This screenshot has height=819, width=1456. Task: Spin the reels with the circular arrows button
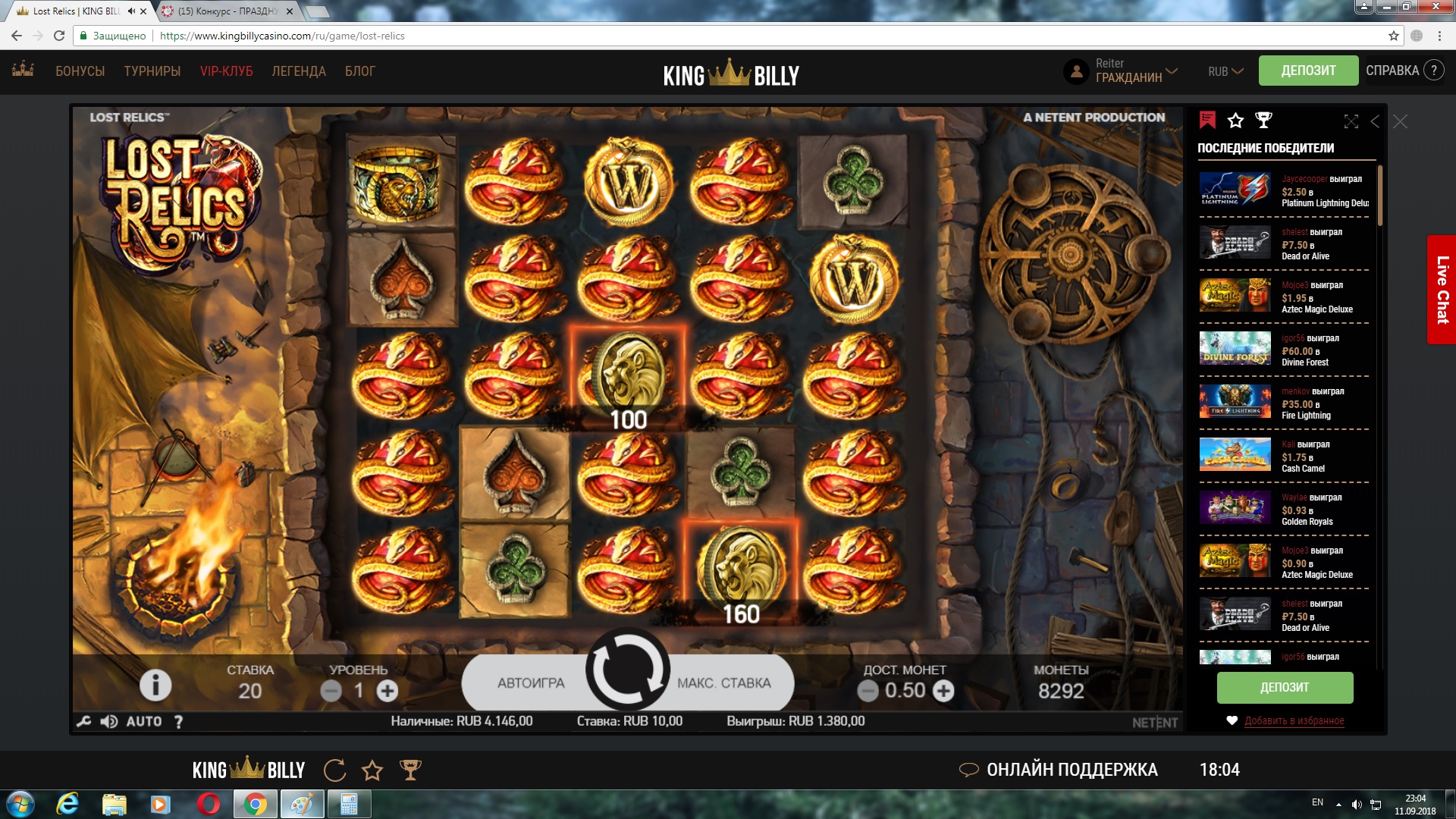click(x=627, y=670)
